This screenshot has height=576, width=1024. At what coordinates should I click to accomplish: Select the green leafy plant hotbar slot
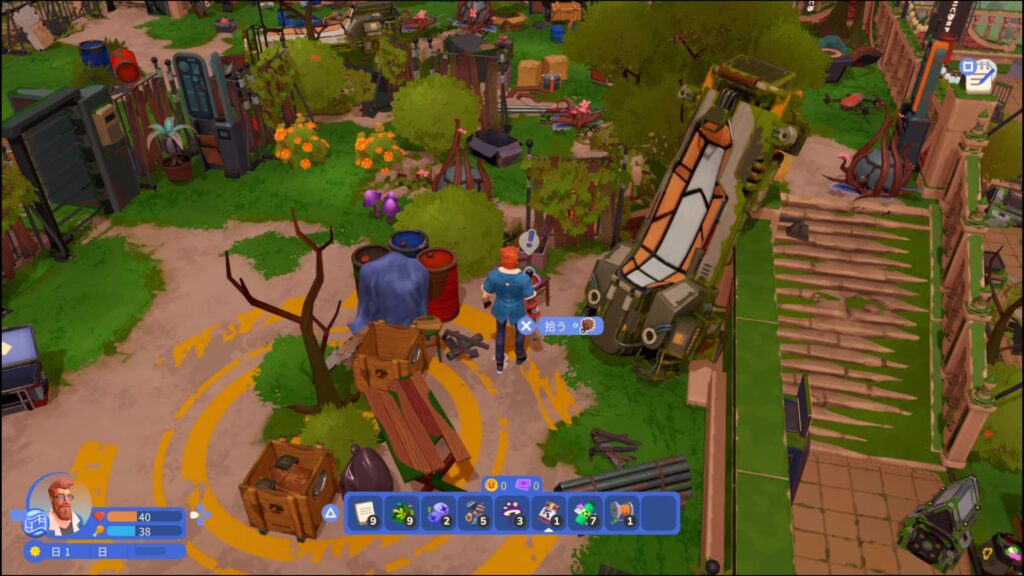(x=401, y=513)
